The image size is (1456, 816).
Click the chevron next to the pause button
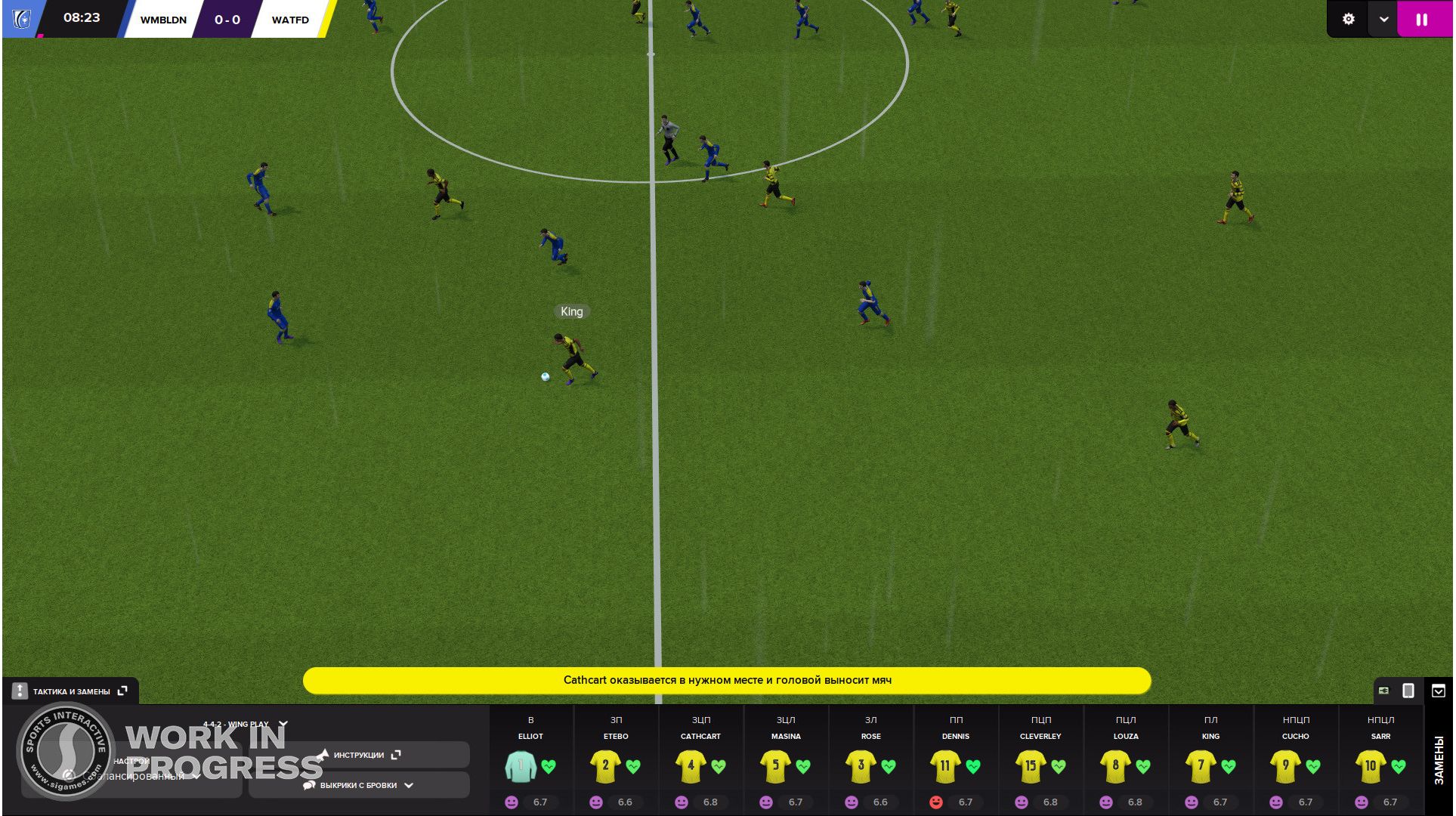coord(1383,19)
